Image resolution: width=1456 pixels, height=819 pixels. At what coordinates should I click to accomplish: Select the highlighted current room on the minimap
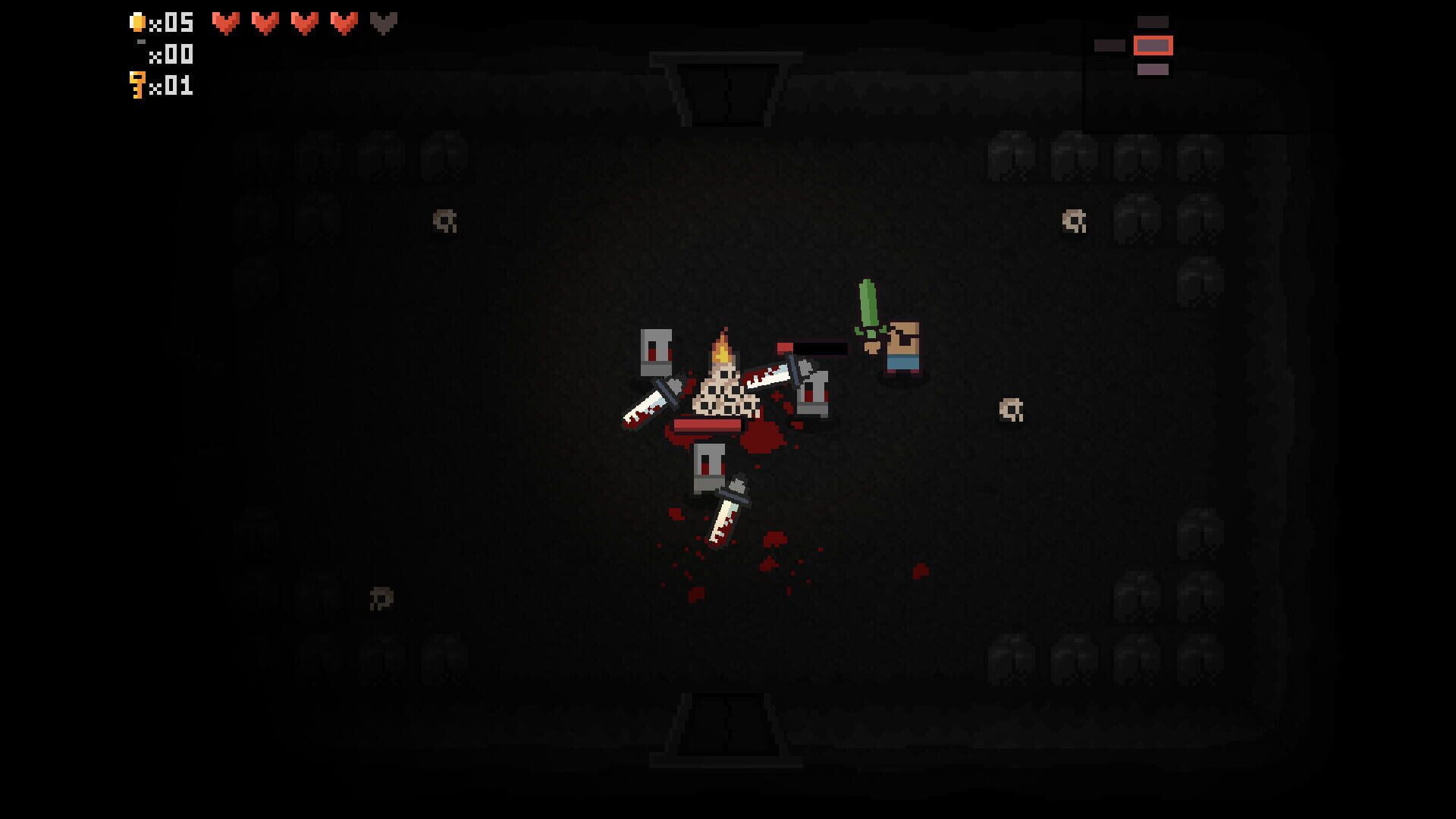point(1153,44)
